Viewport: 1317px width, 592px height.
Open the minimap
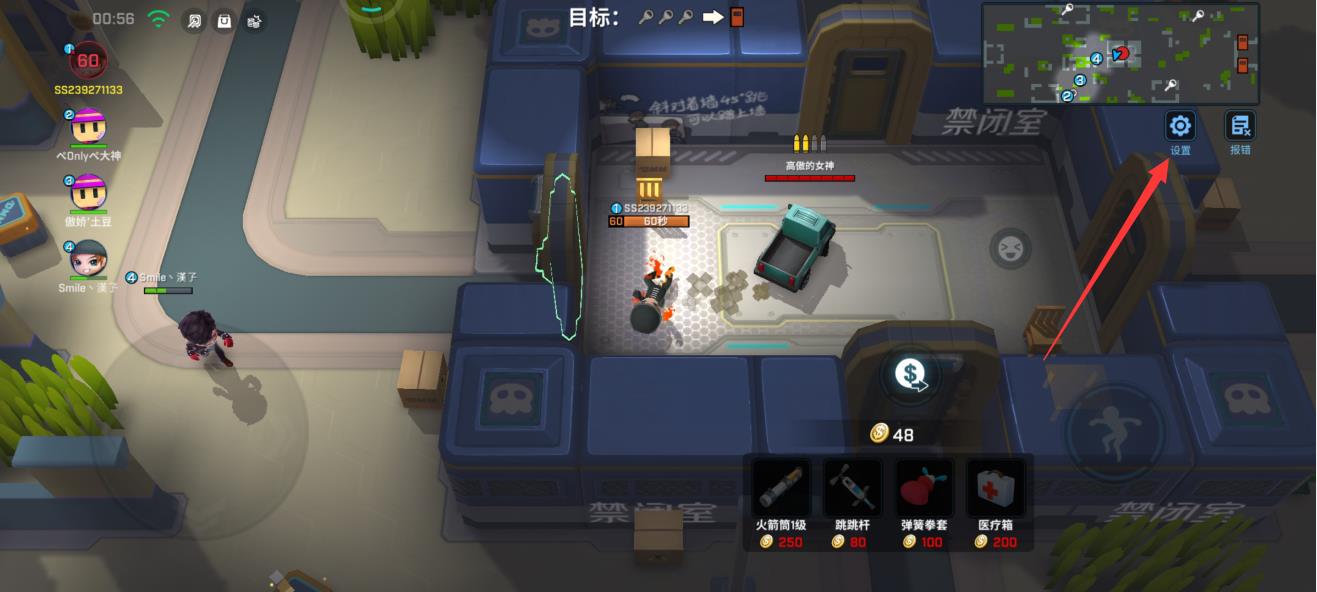[x=1120, y=53]
